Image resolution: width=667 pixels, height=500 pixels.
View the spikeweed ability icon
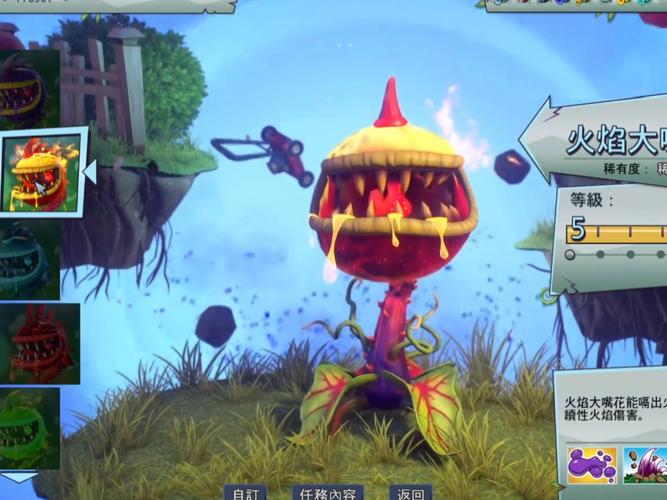click(645, 465)
